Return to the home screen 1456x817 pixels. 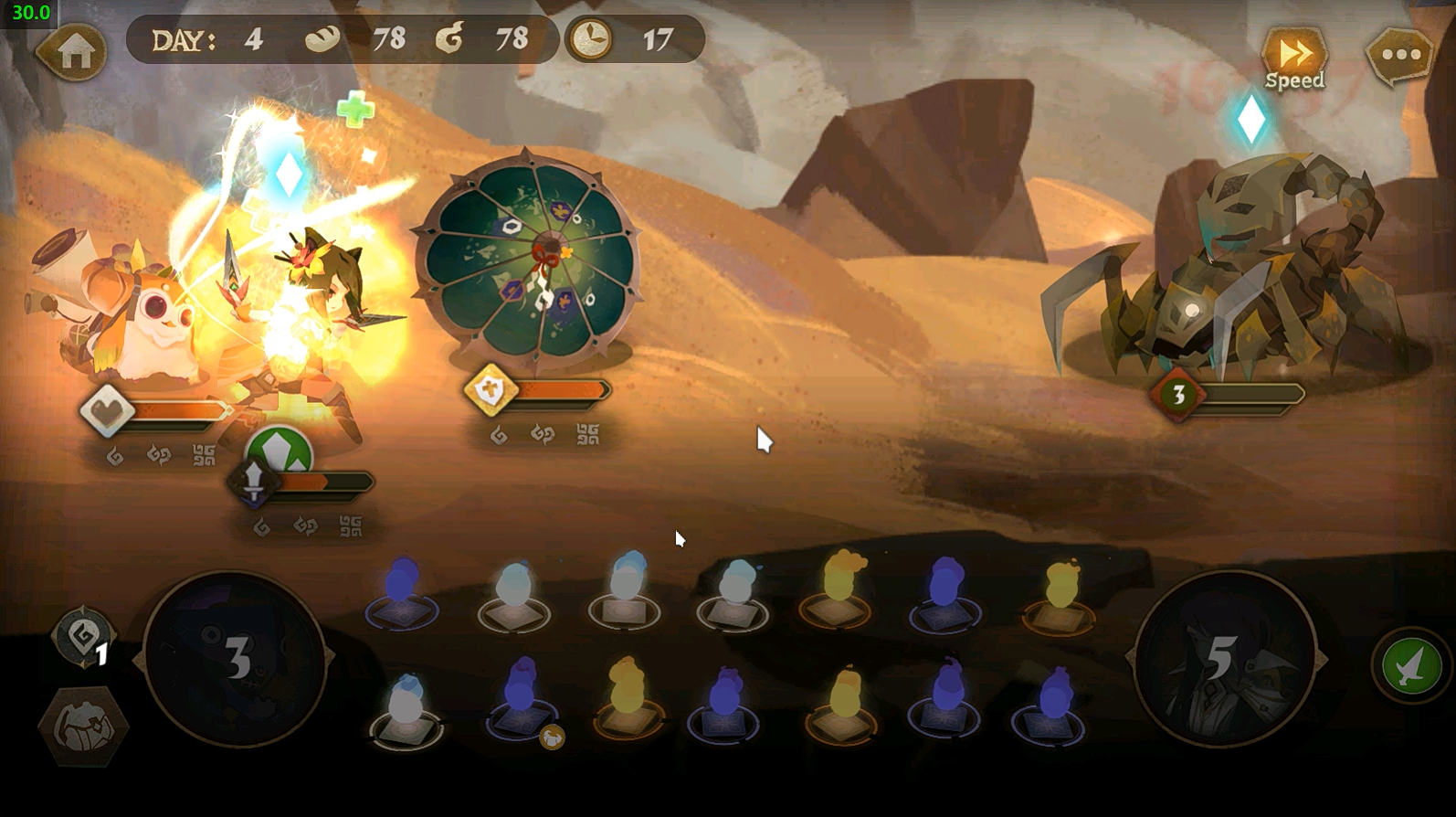[x=73, y=53]
